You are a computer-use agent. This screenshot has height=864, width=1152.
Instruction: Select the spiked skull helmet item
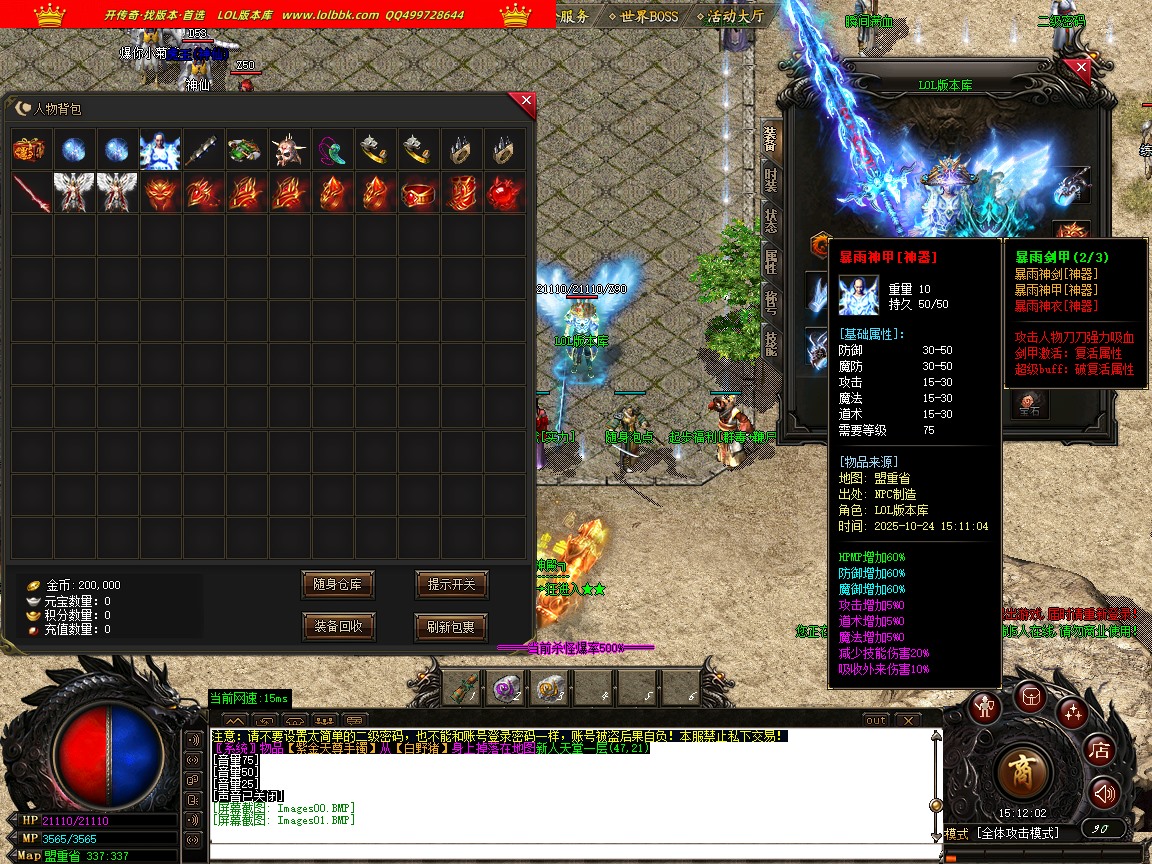[x=290, y=150]
